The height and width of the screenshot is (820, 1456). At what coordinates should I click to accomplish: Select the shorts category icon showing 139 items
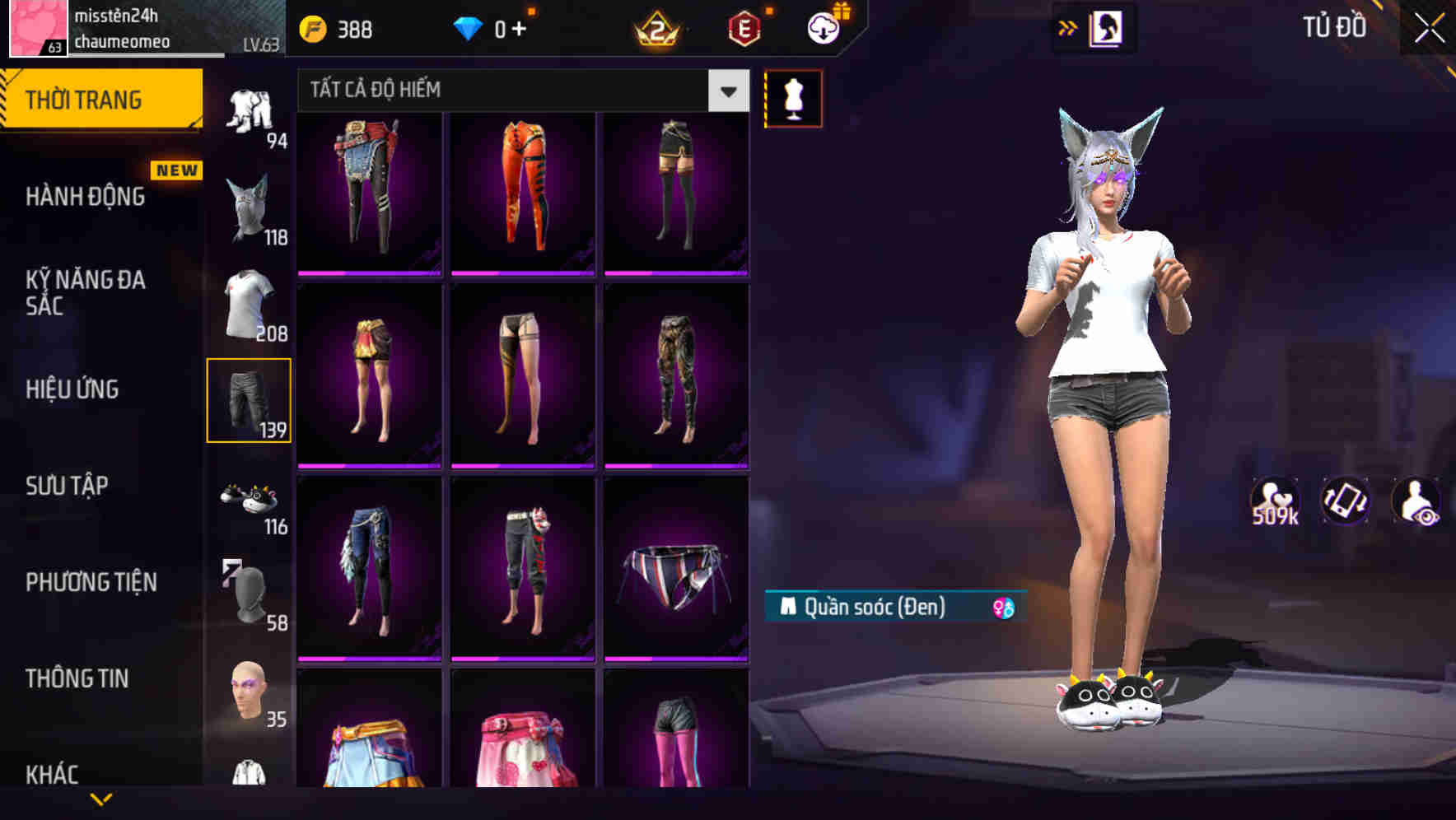[250, 401]
